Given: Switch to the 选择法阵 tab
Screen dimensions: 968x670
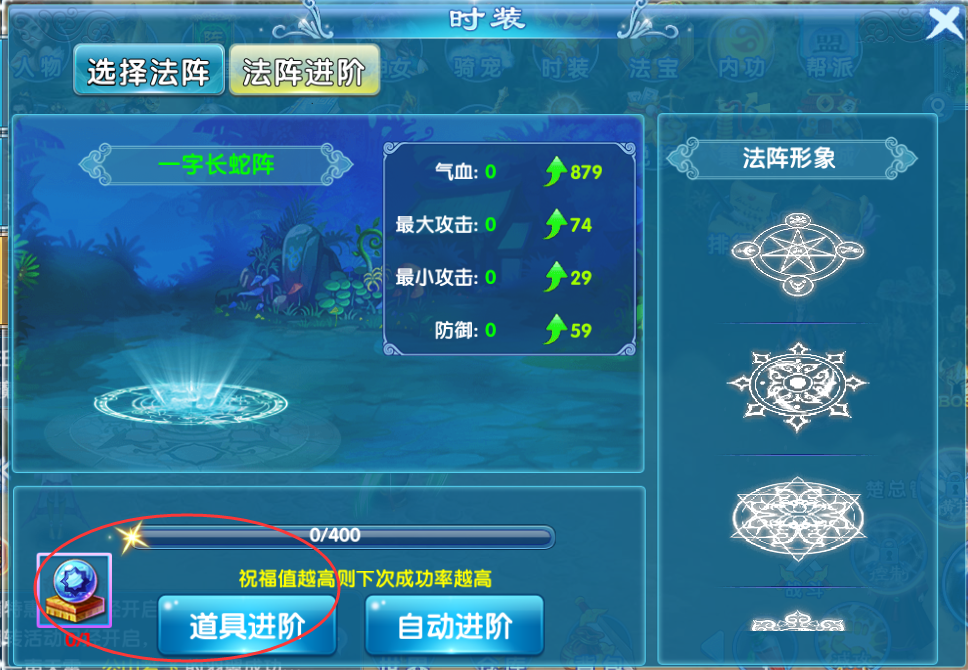Looking at the screenshot, I should (x=148, y=70).
